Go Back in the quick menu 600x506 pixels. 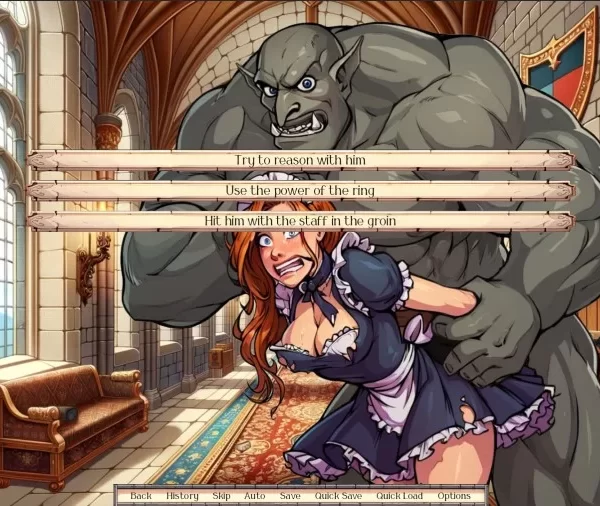pos(141,496)
